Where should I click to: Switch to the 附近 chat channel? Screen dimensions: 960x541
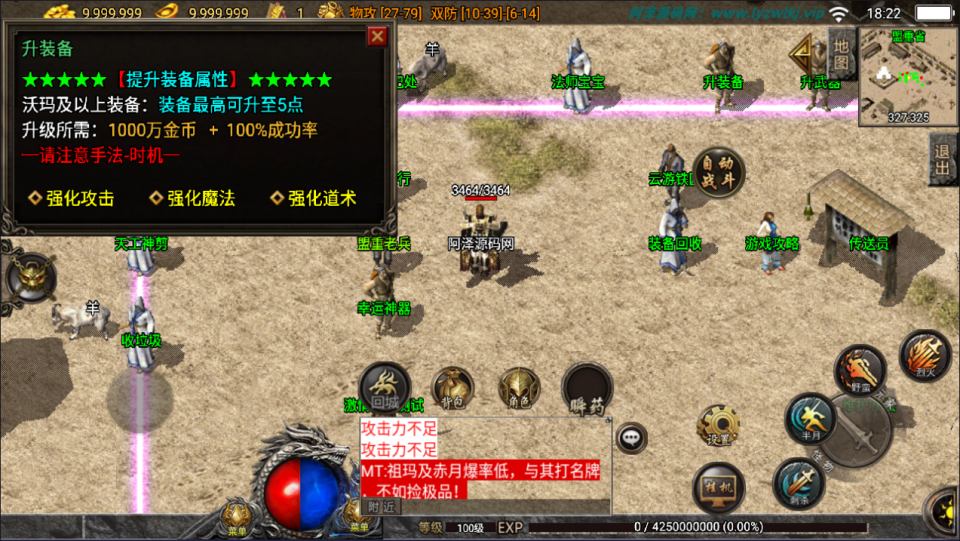381,508
